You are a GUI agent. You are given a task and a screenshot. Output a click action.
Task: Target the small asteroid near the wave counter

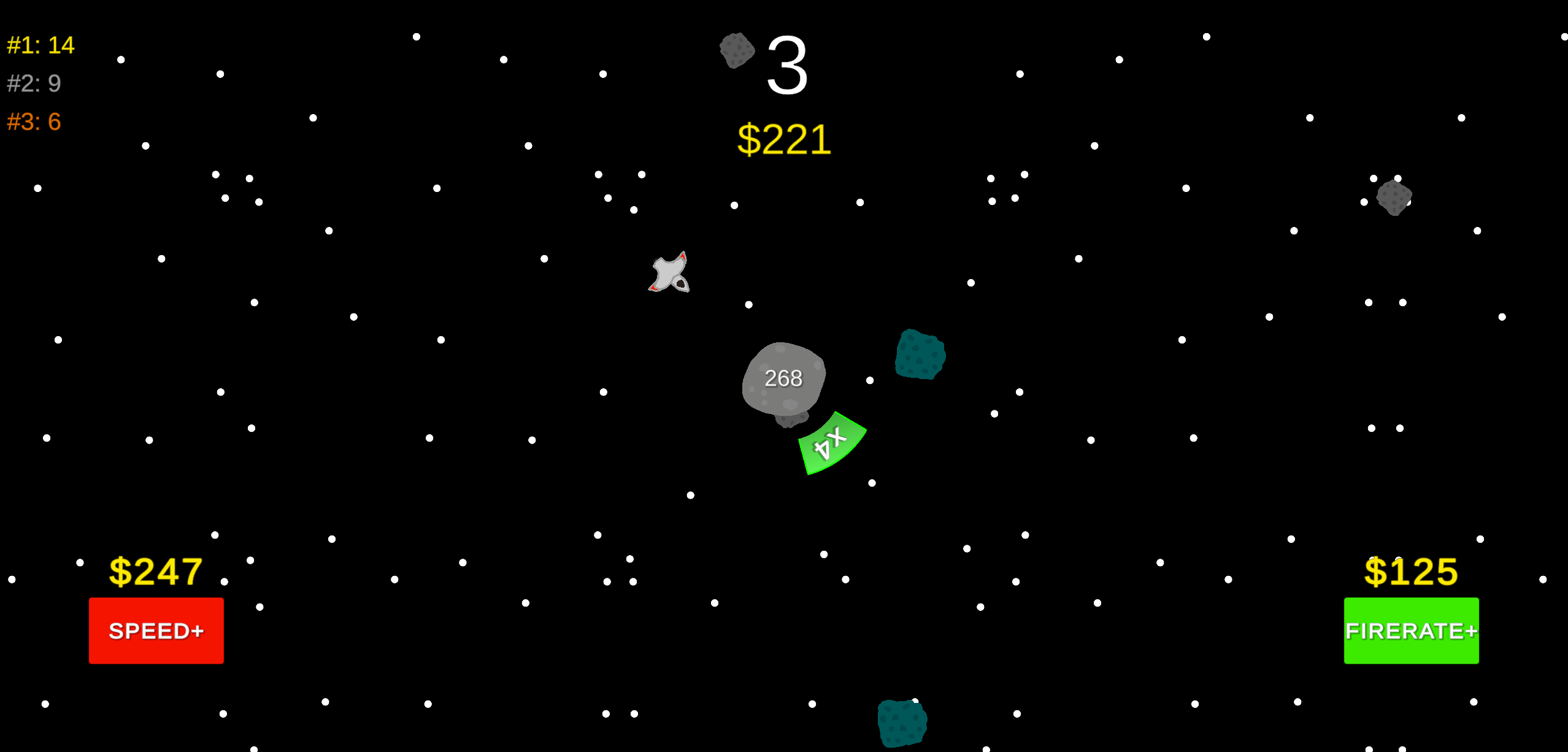(x=736, y=52)
